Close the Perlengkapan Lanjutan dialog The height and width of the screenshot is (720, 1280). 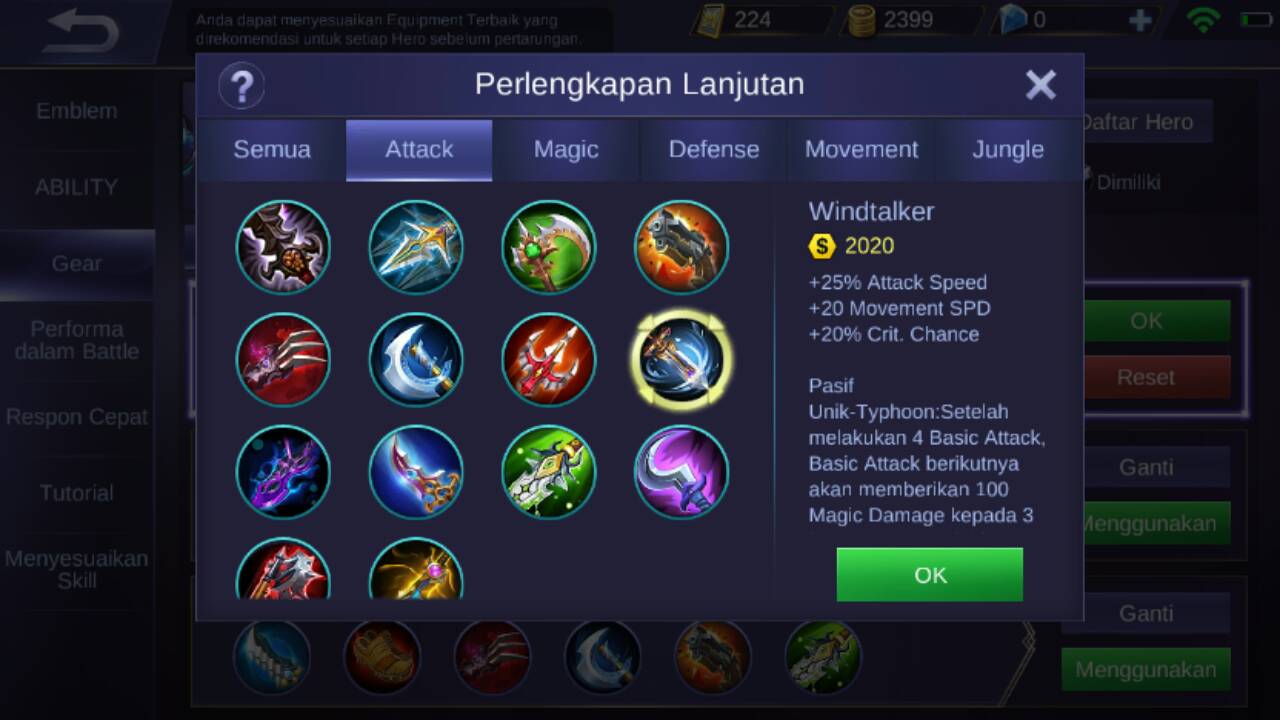tap(1040, 85)
